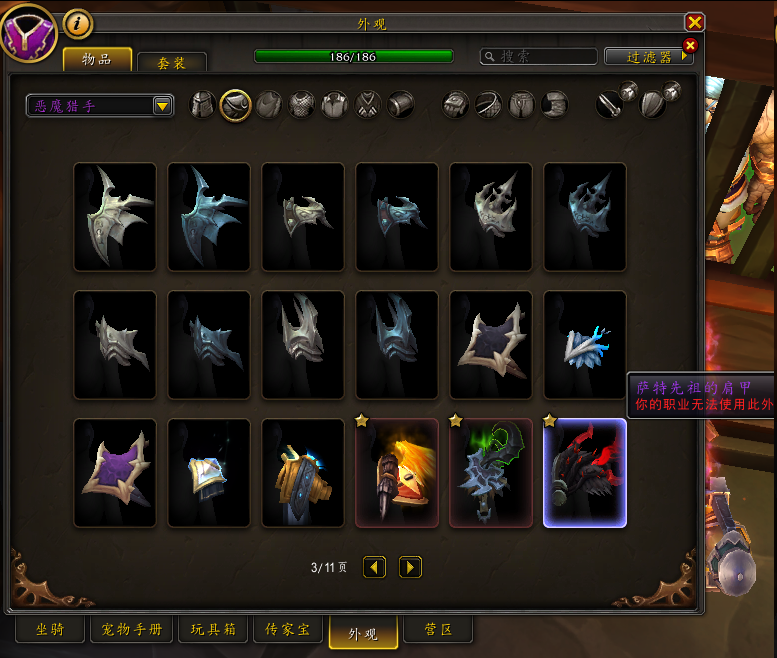Image resolution: width=777 pixels, height=658 pixels.
Task: Pick the blue lightning shoulder appearance
Action: [585, 345]
